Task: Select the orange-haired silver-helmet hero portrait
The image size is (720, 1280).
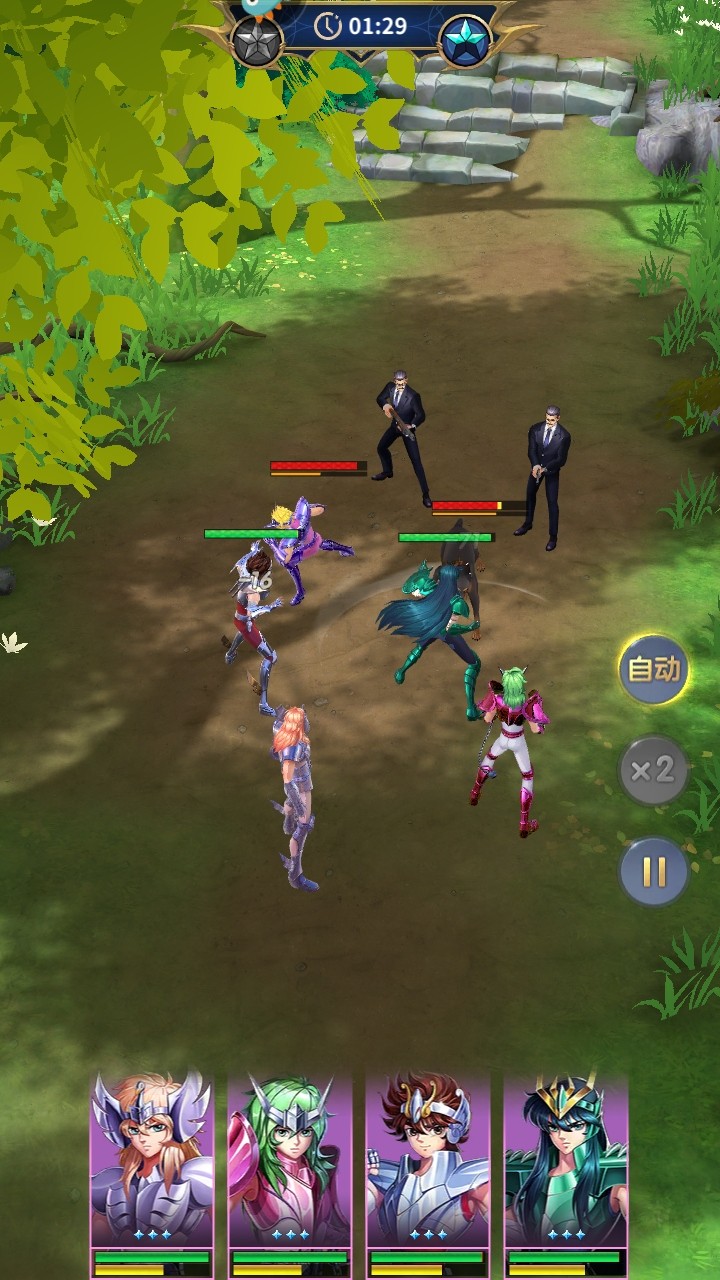Action: click(x=152, y=1160)
